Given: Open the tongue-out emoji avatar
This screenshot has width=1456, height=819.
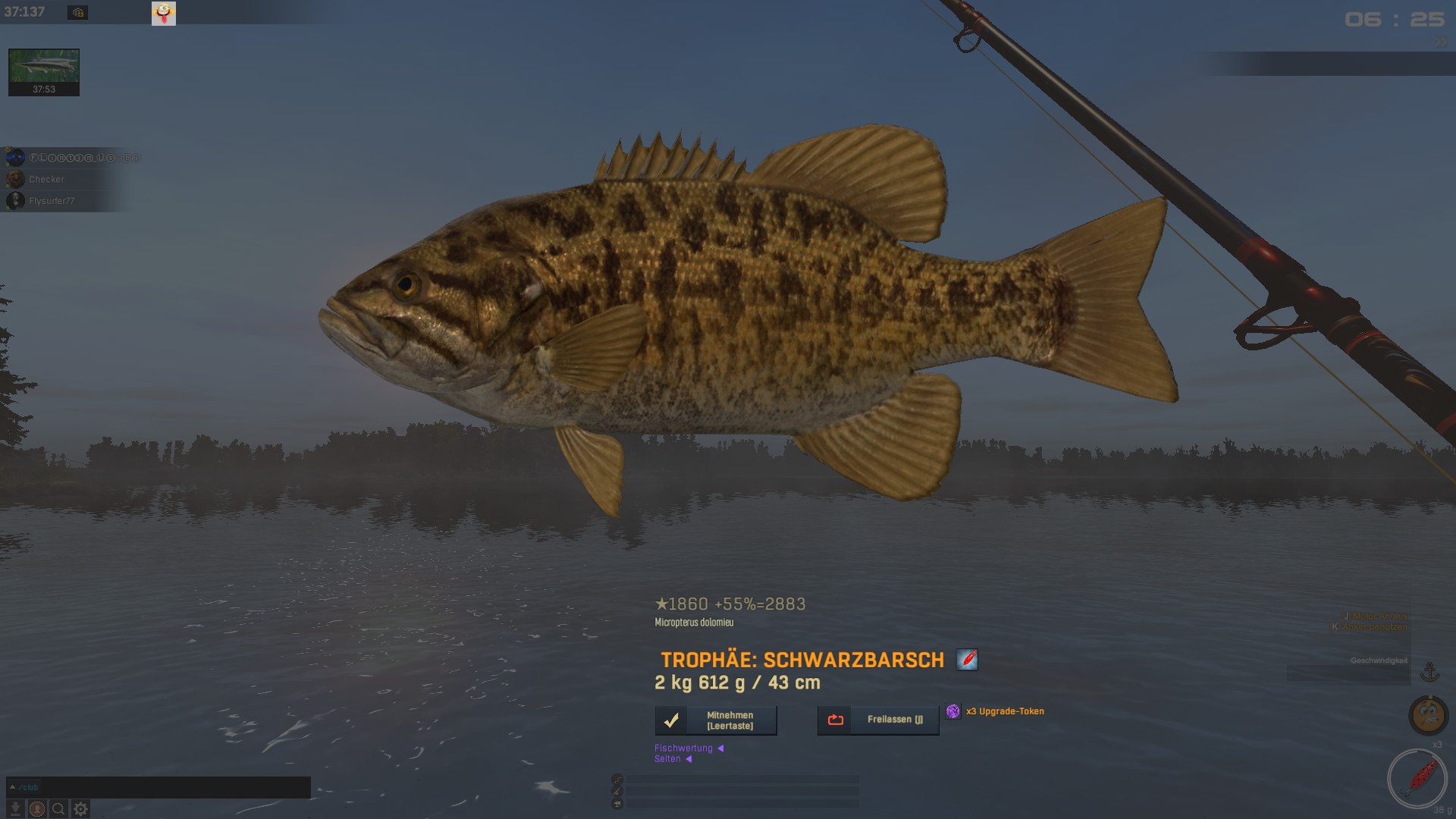Looking at the screenshot, I should click(x=164, y=13).
